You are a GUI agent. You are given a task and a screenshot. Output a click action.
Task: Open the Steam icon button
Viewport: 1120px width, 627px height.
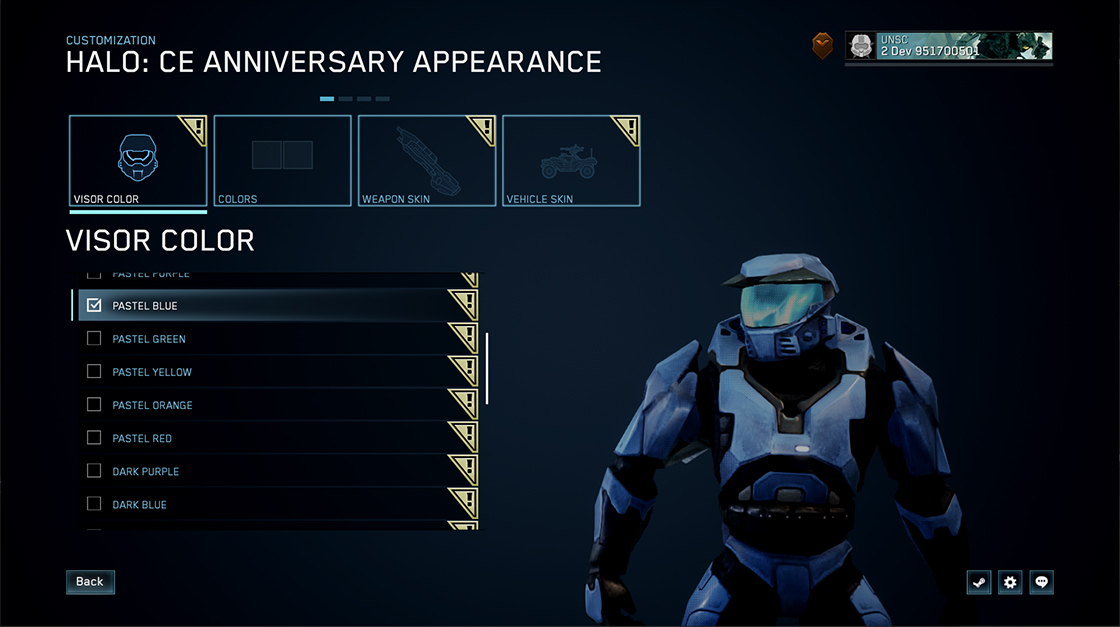tap(979, 582)
